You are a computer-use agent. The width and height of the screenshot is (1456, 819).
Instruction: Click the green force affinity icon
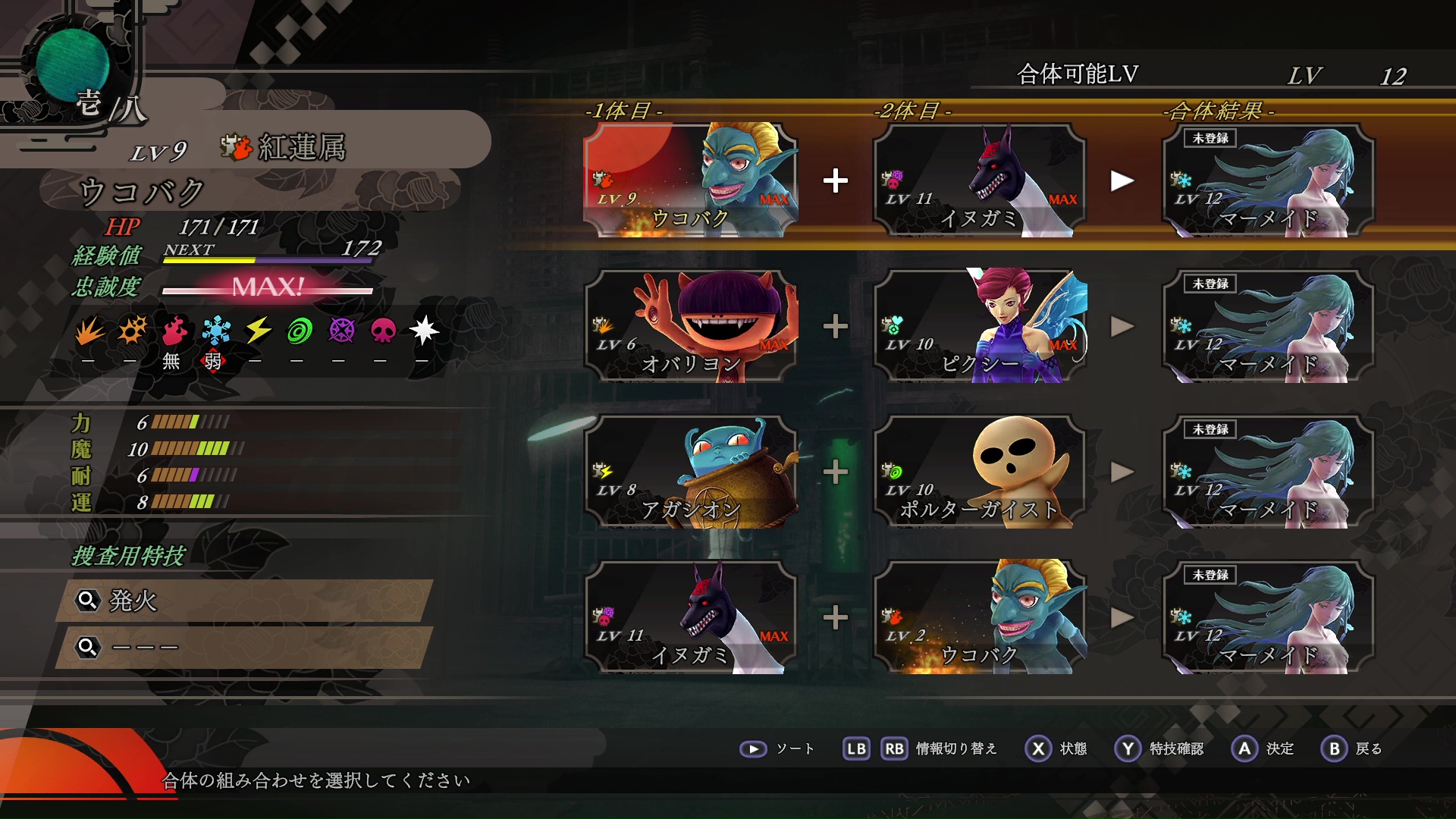tap(301, 331)
